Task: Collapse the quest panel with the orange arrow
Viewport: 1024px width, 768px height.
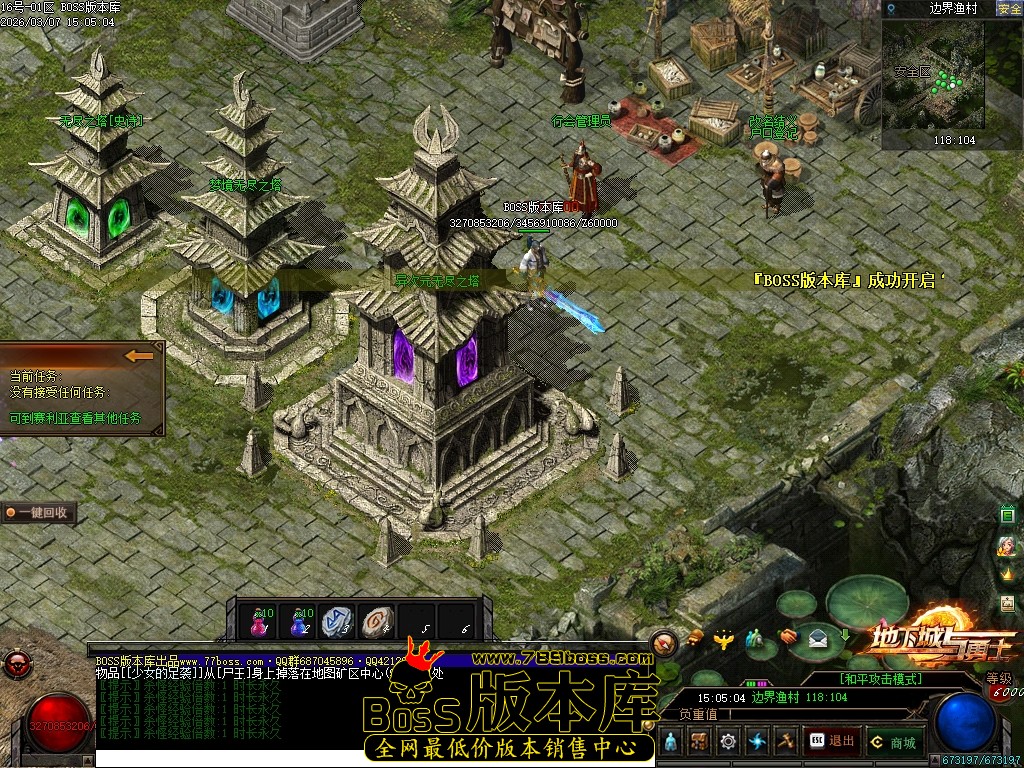Action: (139, 355)
